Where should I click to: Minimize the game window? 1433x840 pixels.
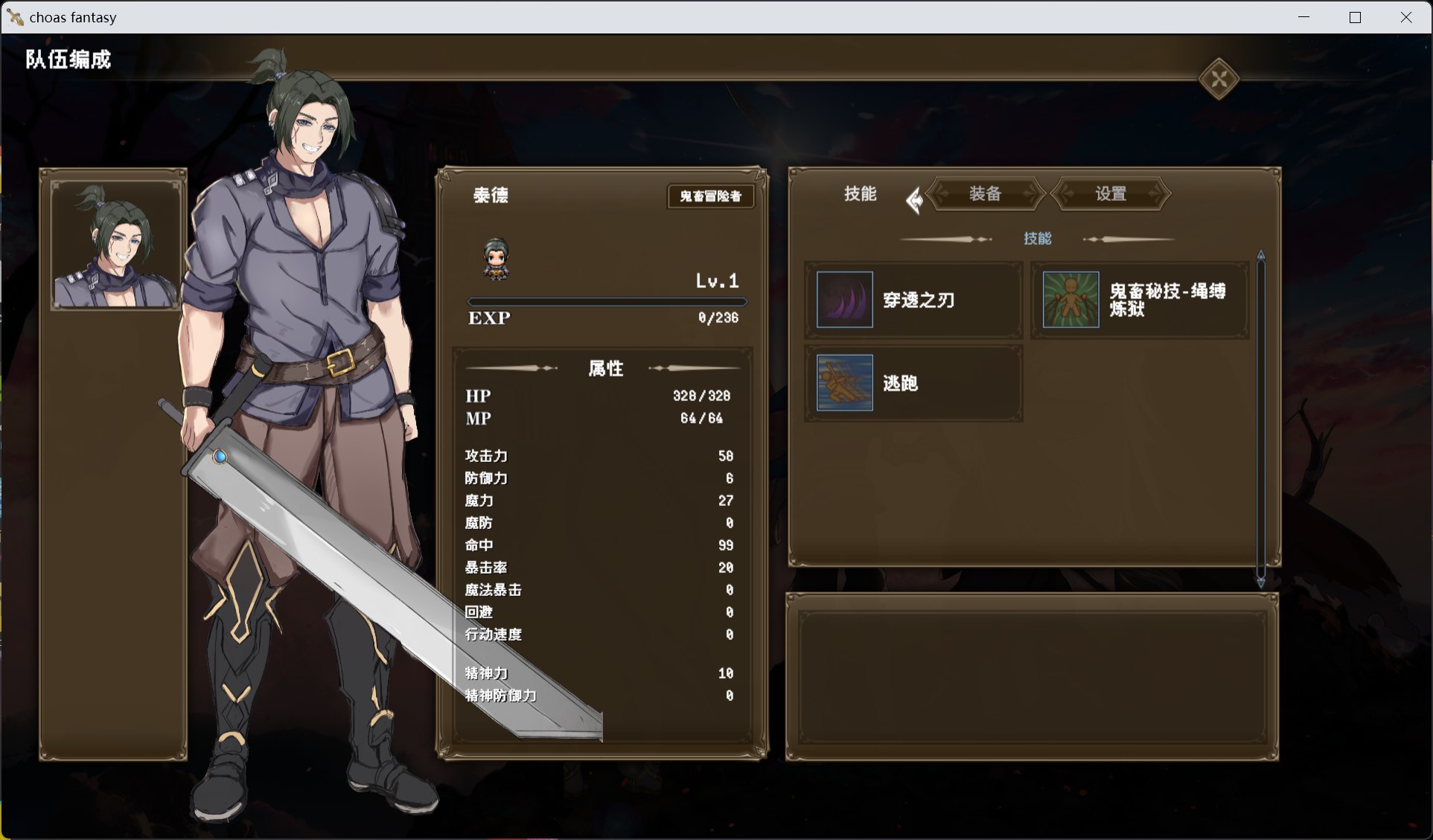(x=1303, y=17)
